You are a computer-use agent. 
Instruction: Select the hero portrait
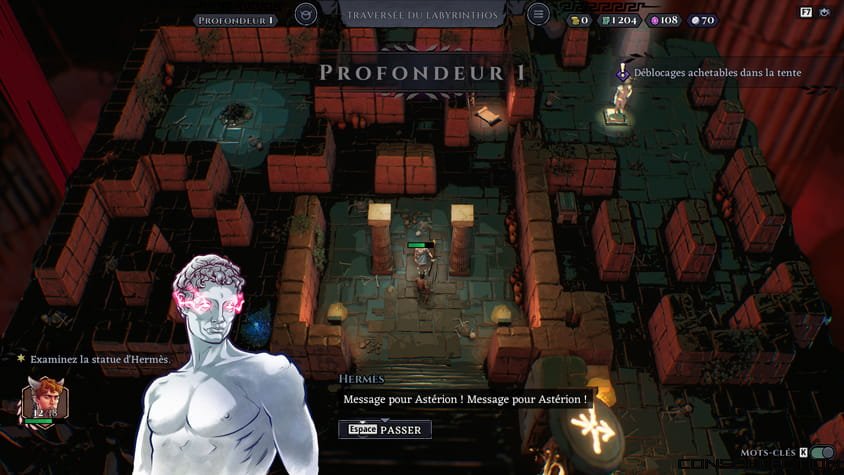44,401
